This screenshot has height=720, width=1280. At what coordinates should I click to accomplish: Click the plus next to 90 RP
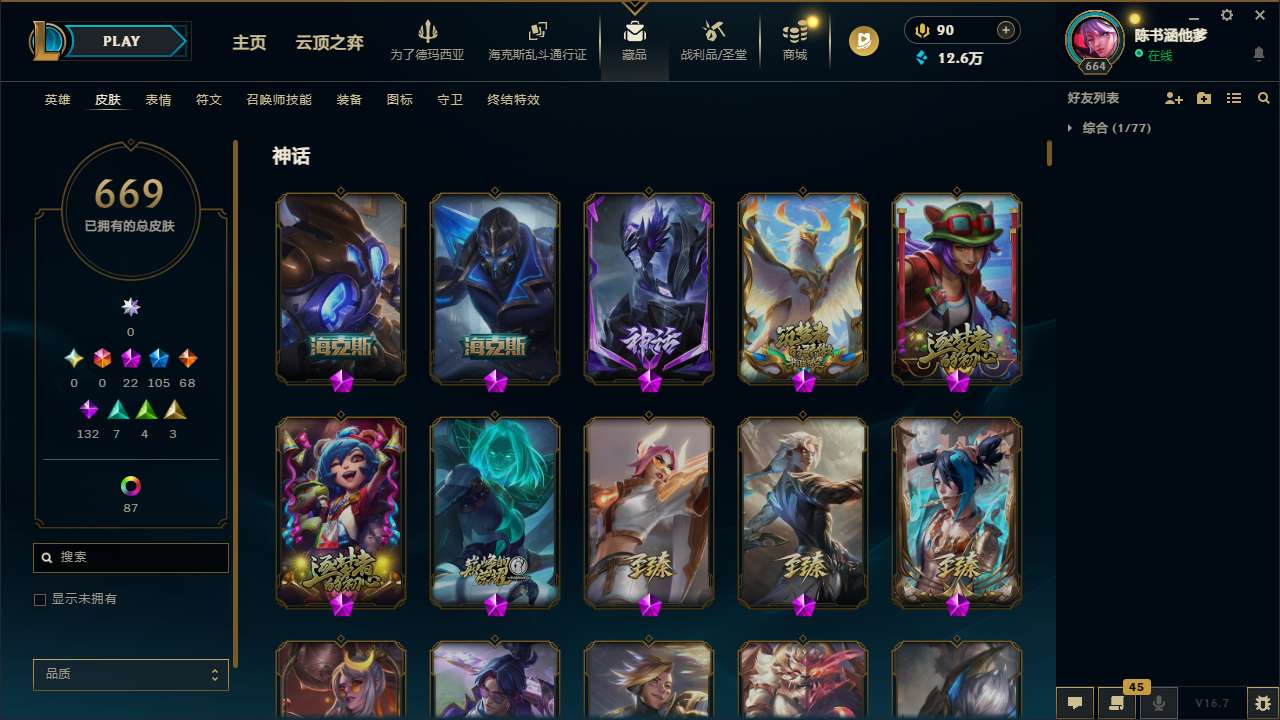[x=1006, y=30]
